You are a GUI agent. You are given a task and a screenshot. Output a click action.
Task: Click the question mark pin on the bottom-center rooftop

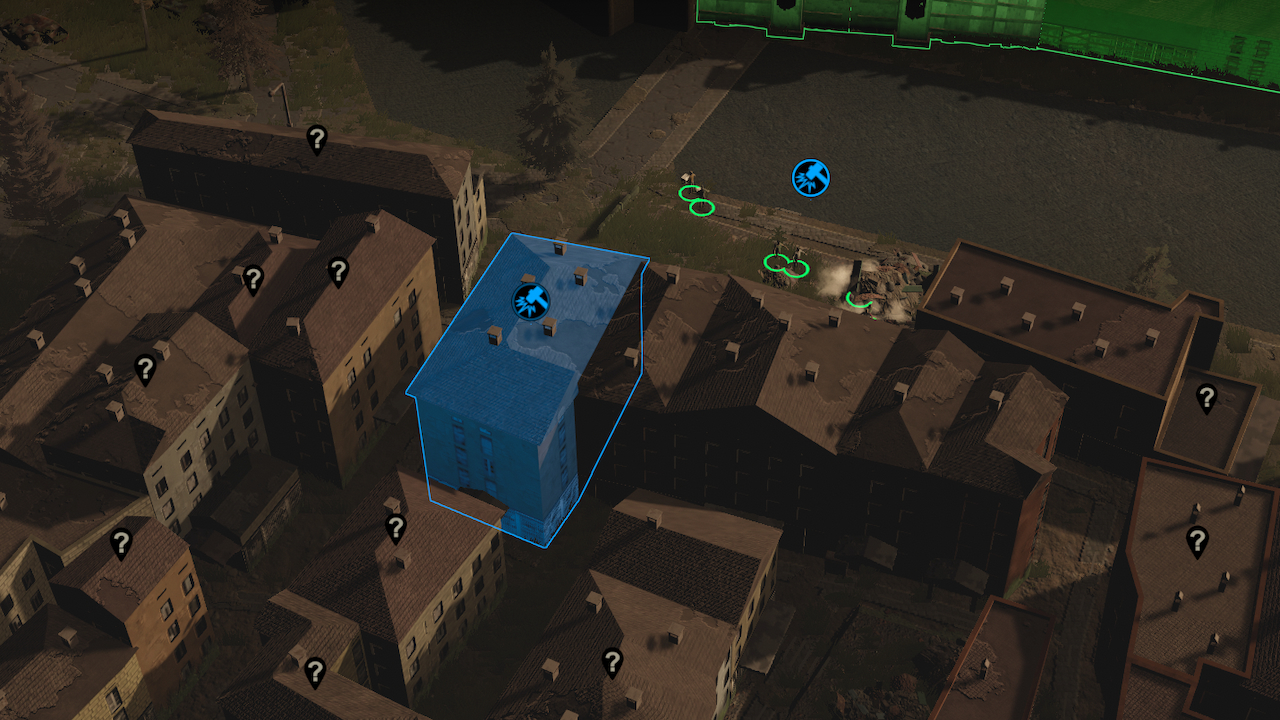coord(613,660)
